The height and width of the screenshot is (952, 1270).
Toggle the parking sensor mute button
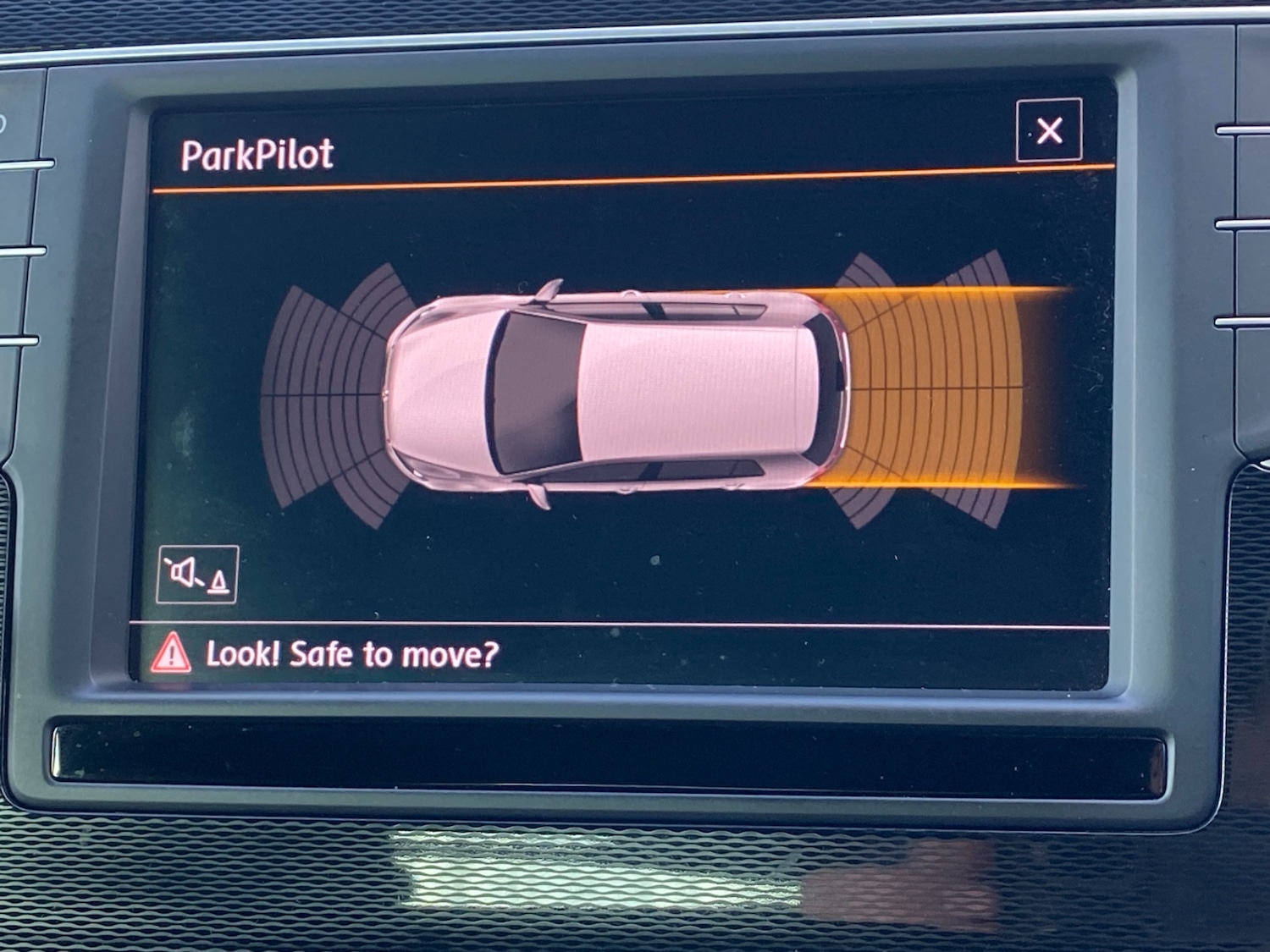tap(197, 575)
